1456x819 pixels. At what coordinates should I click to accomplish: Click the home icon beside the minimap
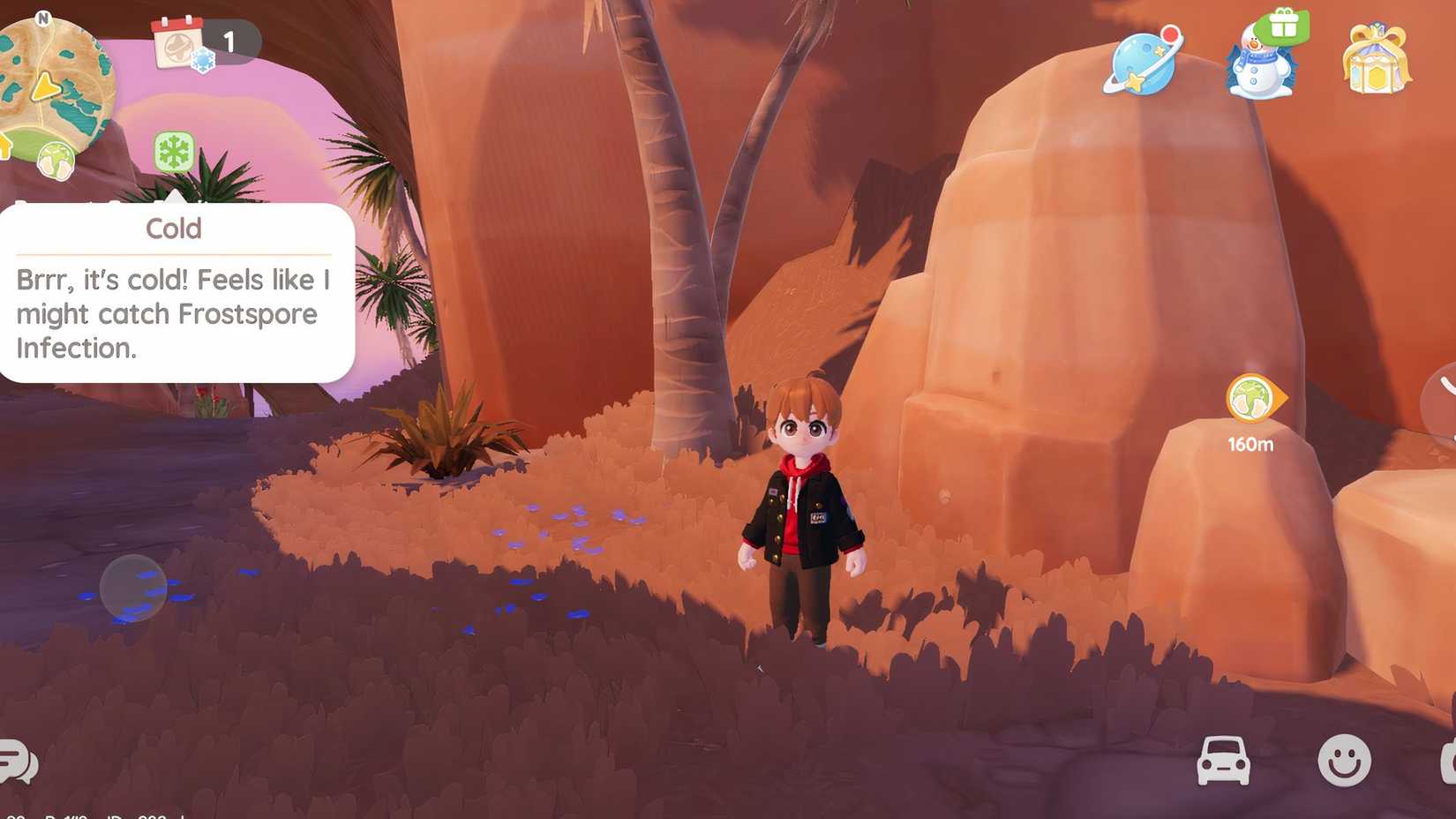[x=4, y=147]
